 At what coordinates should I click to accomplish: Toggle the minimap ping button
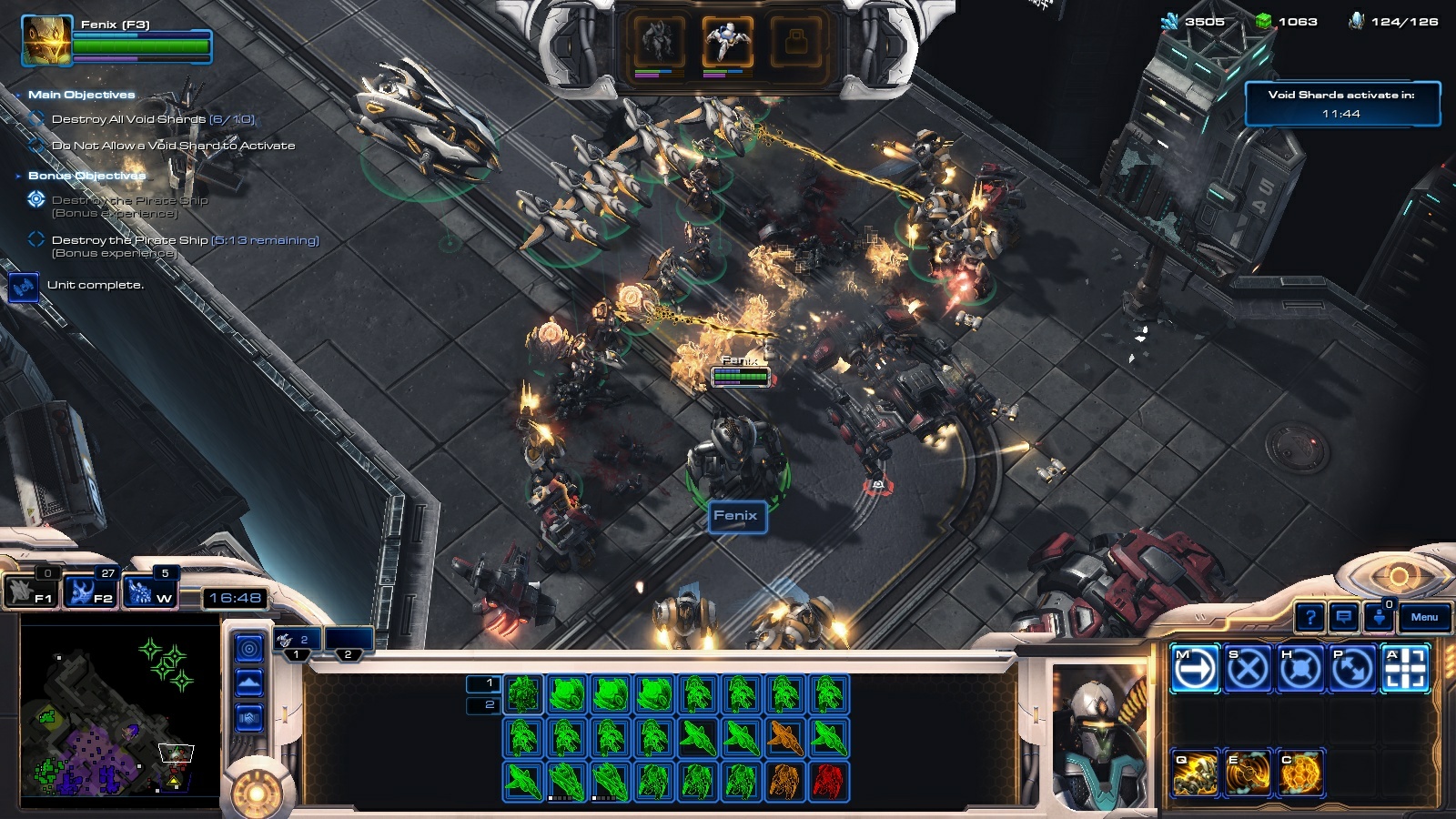point(249,649)
